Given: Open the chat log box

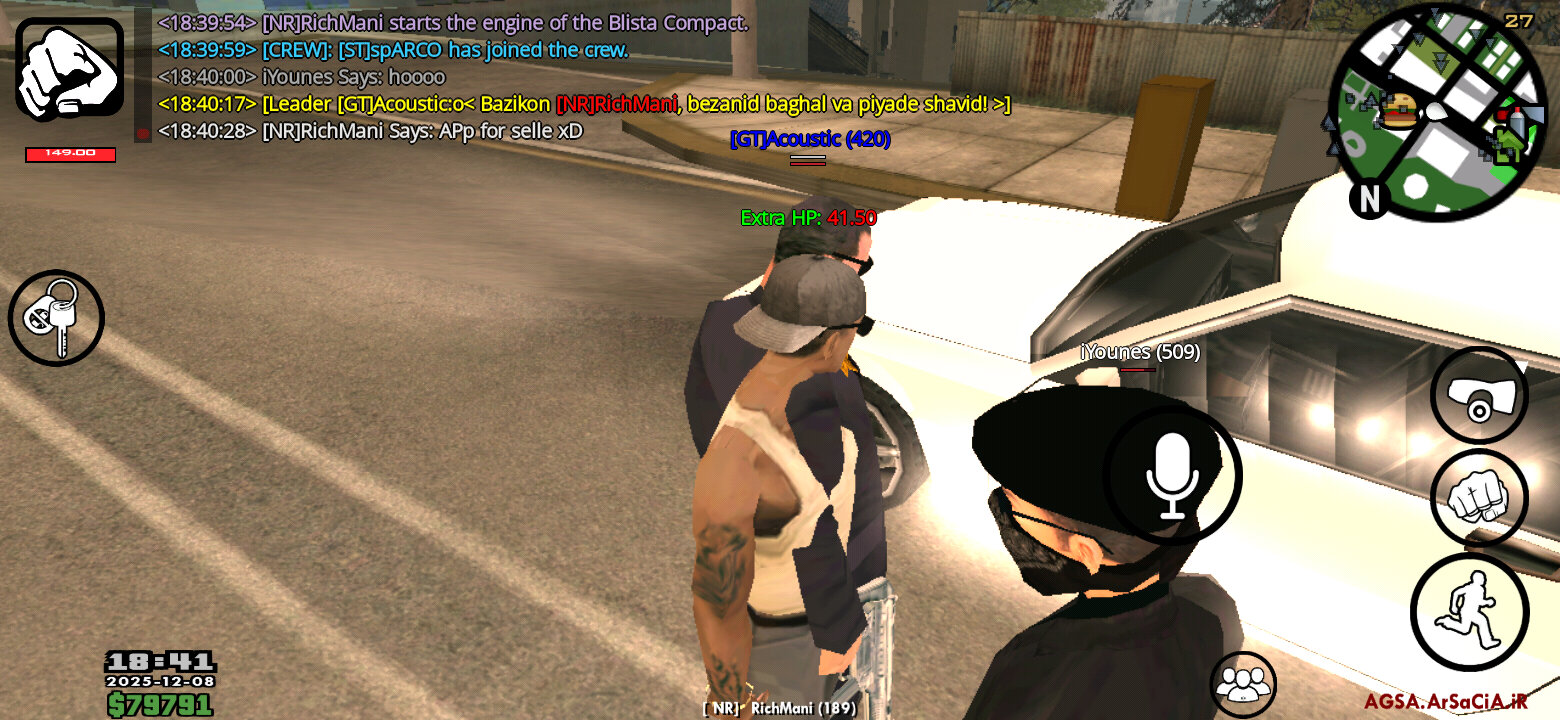Looking at the screenshot, I should coord(580,76).
